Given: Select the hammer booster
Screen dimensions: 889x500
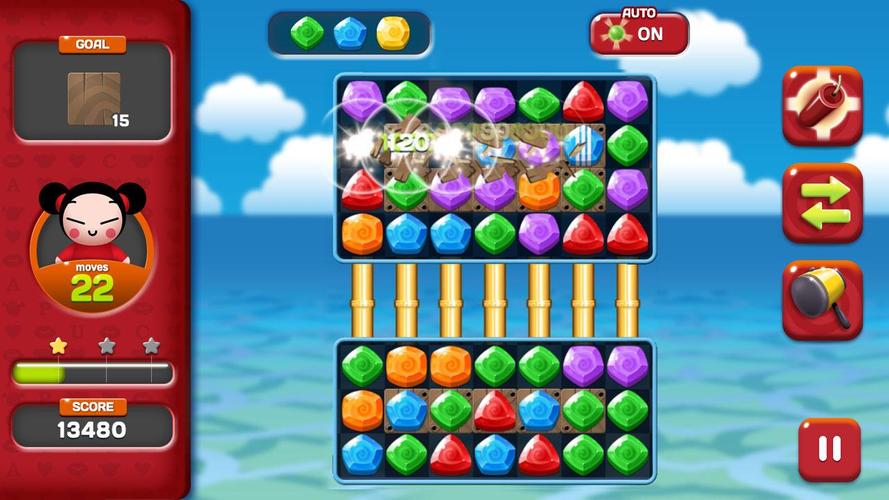Looking at the screenshot, I should tap(821, 299).
